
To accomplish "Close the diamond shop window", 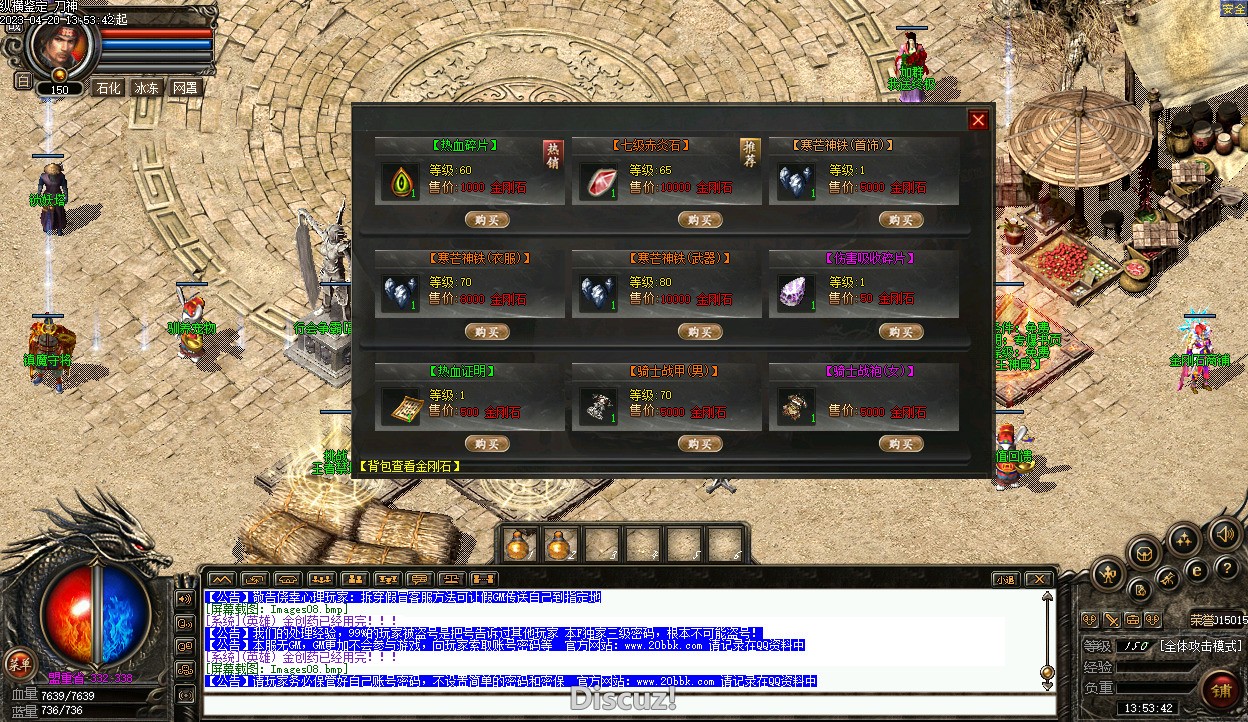I will click(978, 120).
